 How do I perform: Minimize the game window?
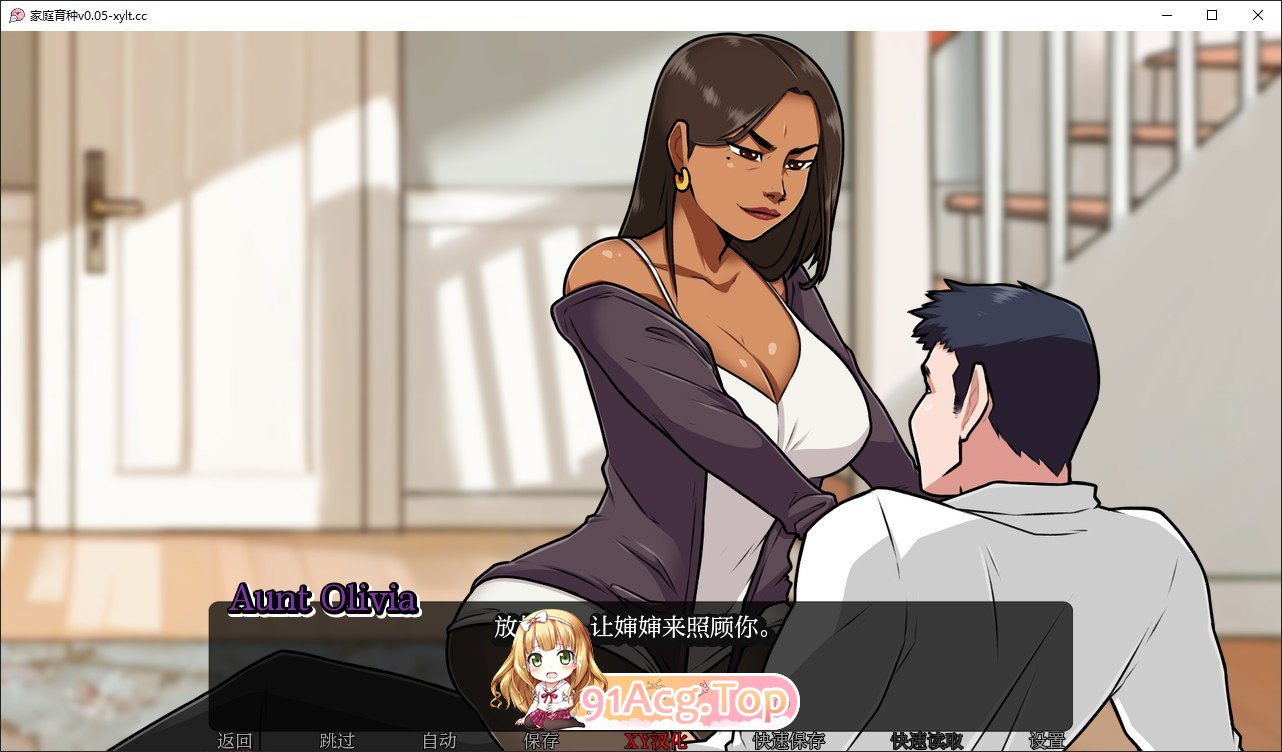tap(1165, 15)
